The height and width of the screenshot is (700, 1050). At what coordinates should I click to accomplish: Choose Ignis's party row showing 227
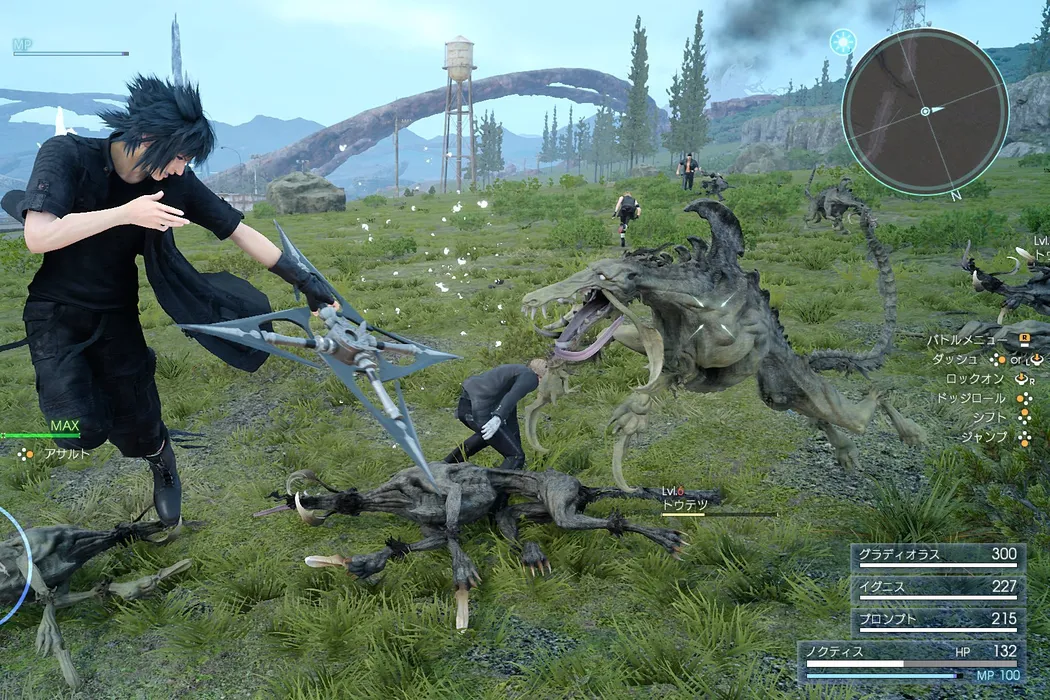(x=937, y=589)
